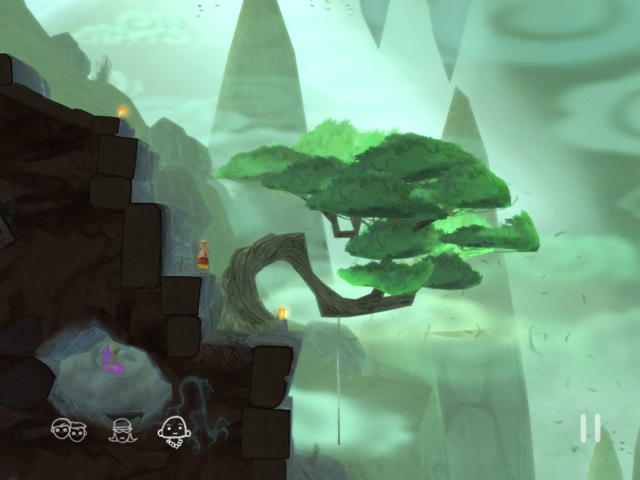Choose the bald character with the bead necklace
This screenshot has height=480, width=640.
[x=173, y=430]
